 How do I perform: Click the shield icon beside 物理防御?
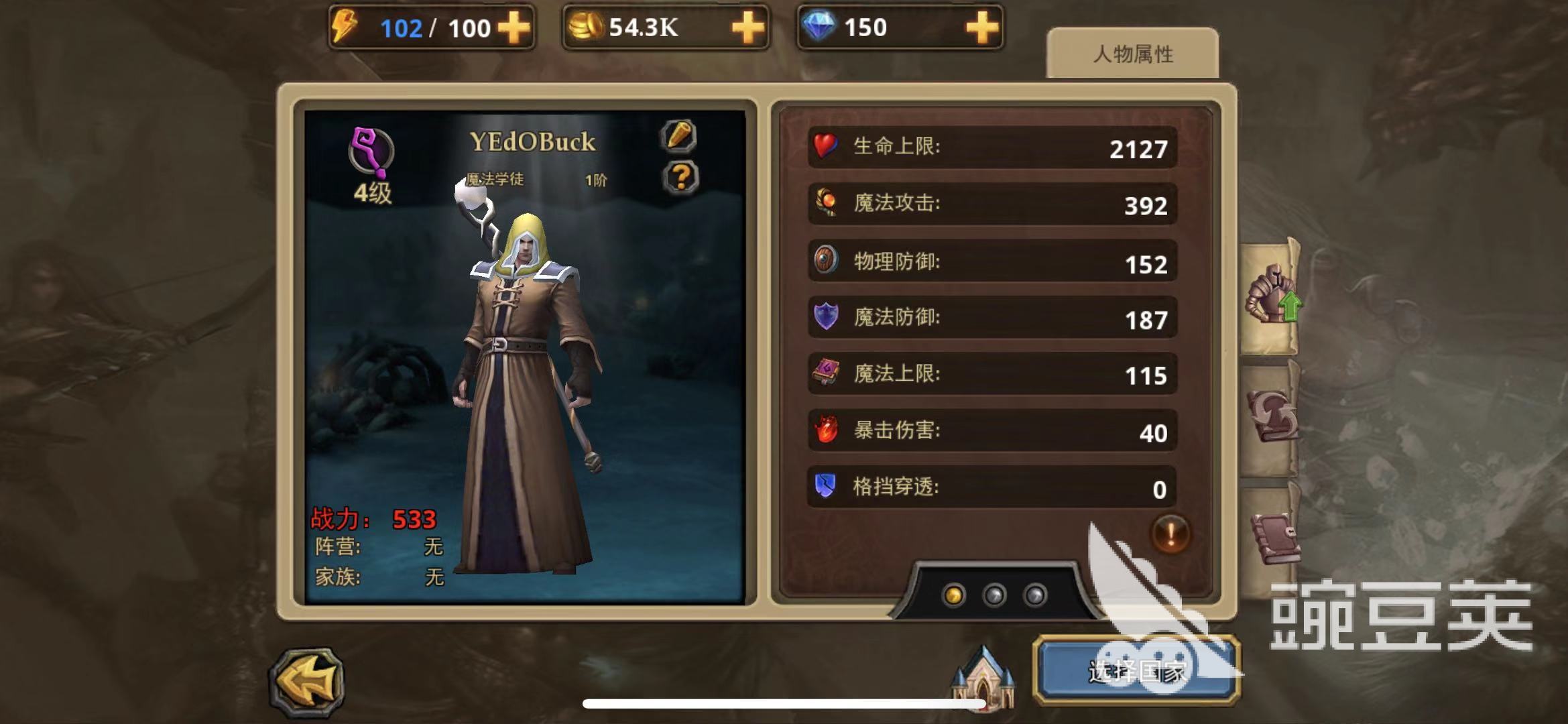(826, 261)
